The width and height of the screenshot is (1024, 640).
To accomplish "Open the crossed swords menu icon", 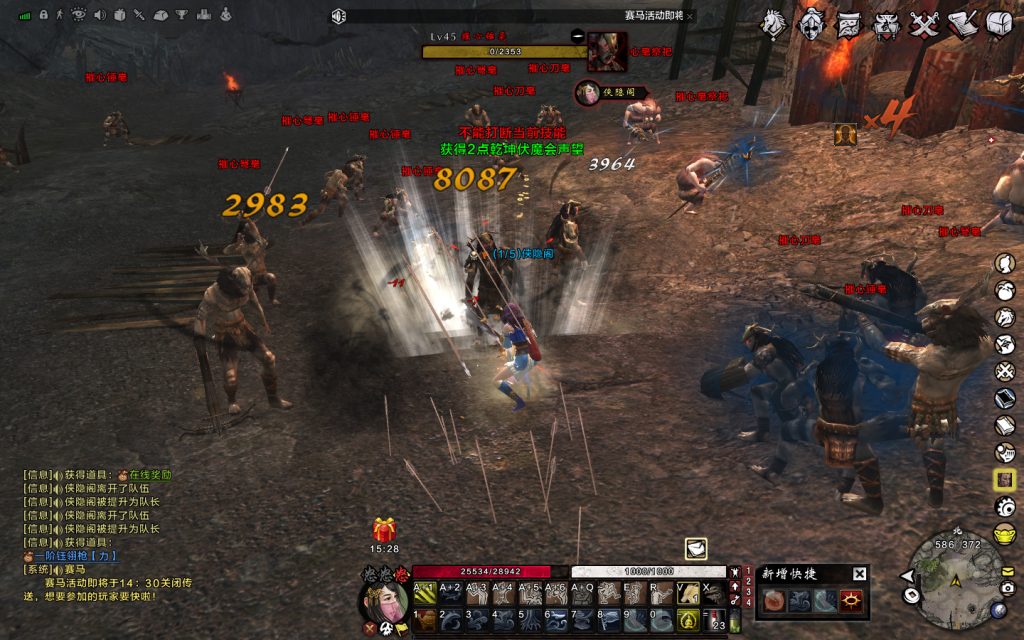I will click(923, 24).
